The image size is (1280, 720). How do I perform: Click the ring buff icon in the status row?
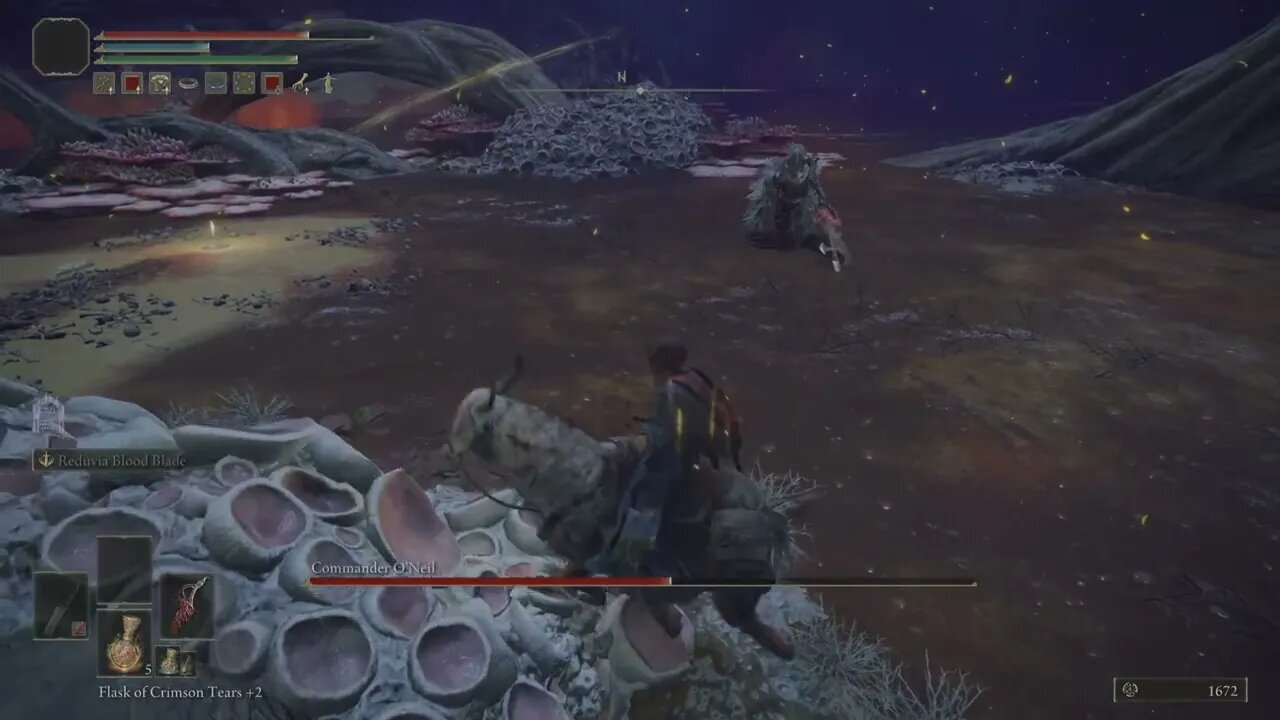click(x=189, y=83)
